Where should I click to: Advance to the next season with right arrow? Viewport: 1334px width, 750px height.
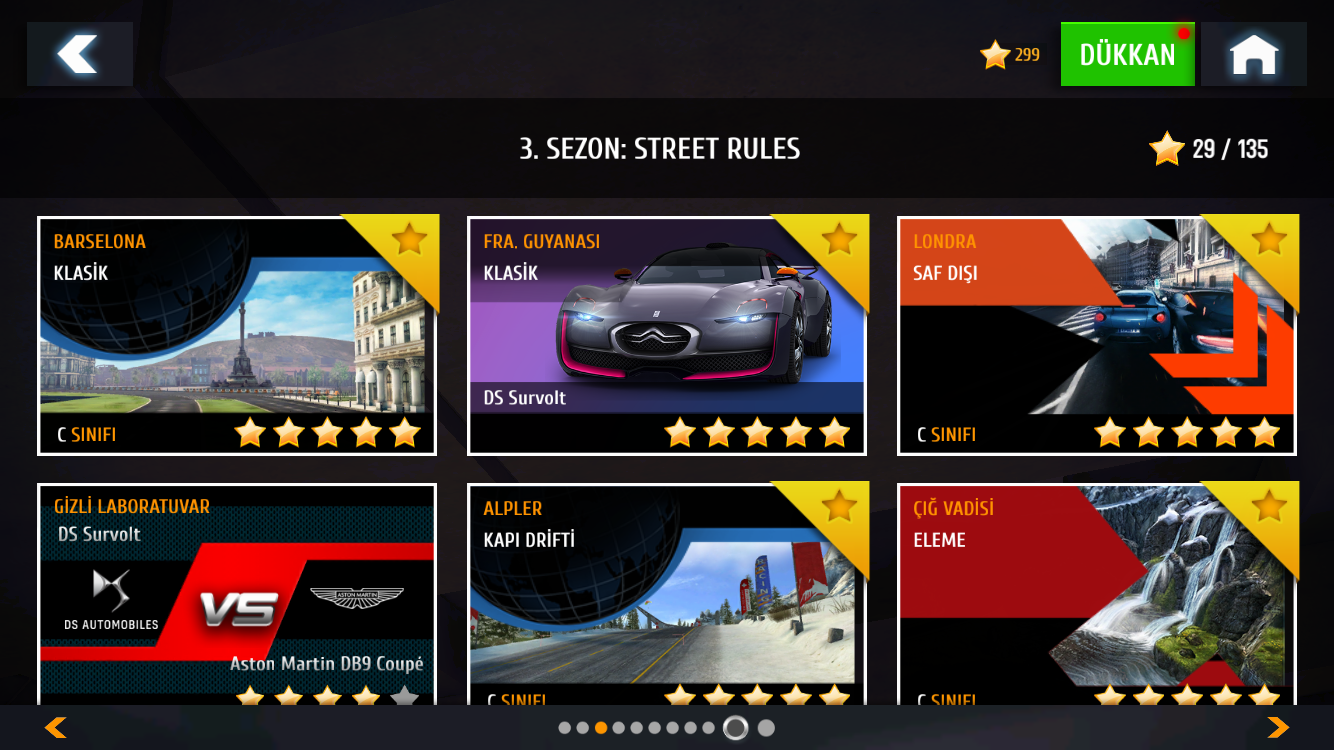pos(1278,727)
